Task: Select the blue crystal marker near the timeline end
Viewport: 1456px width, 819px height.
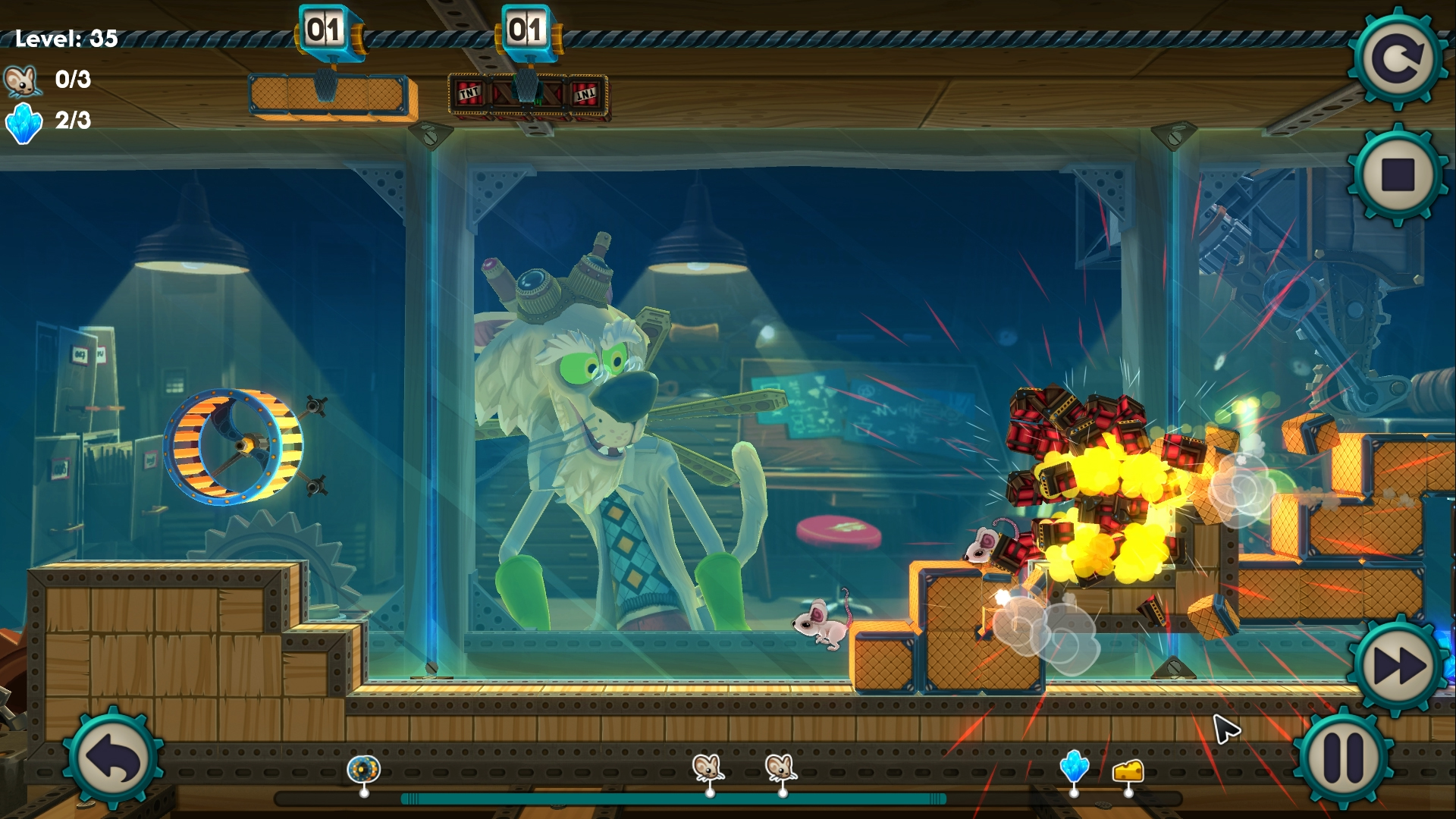Action: pyautogui.click(x=1075, y=767)
